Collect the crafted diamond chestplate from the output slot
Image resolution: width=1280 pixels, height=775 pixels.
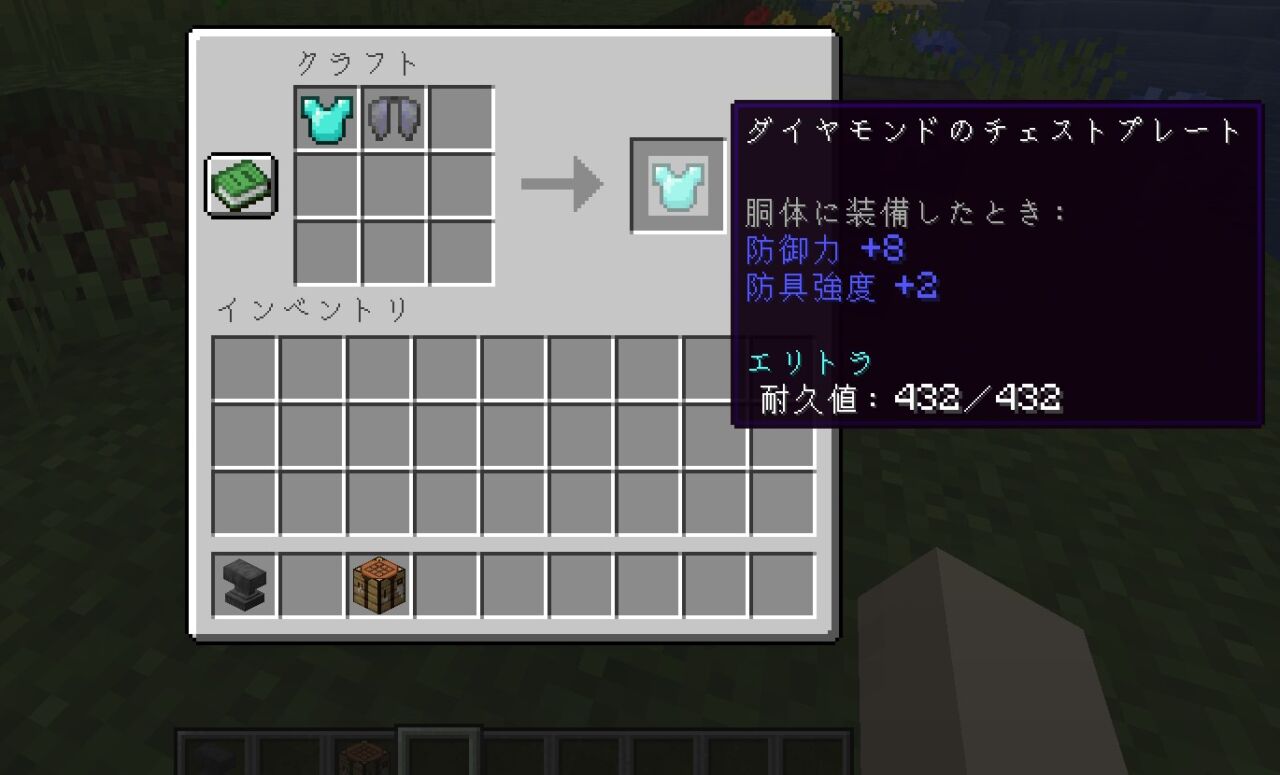(x=678, y=183)
